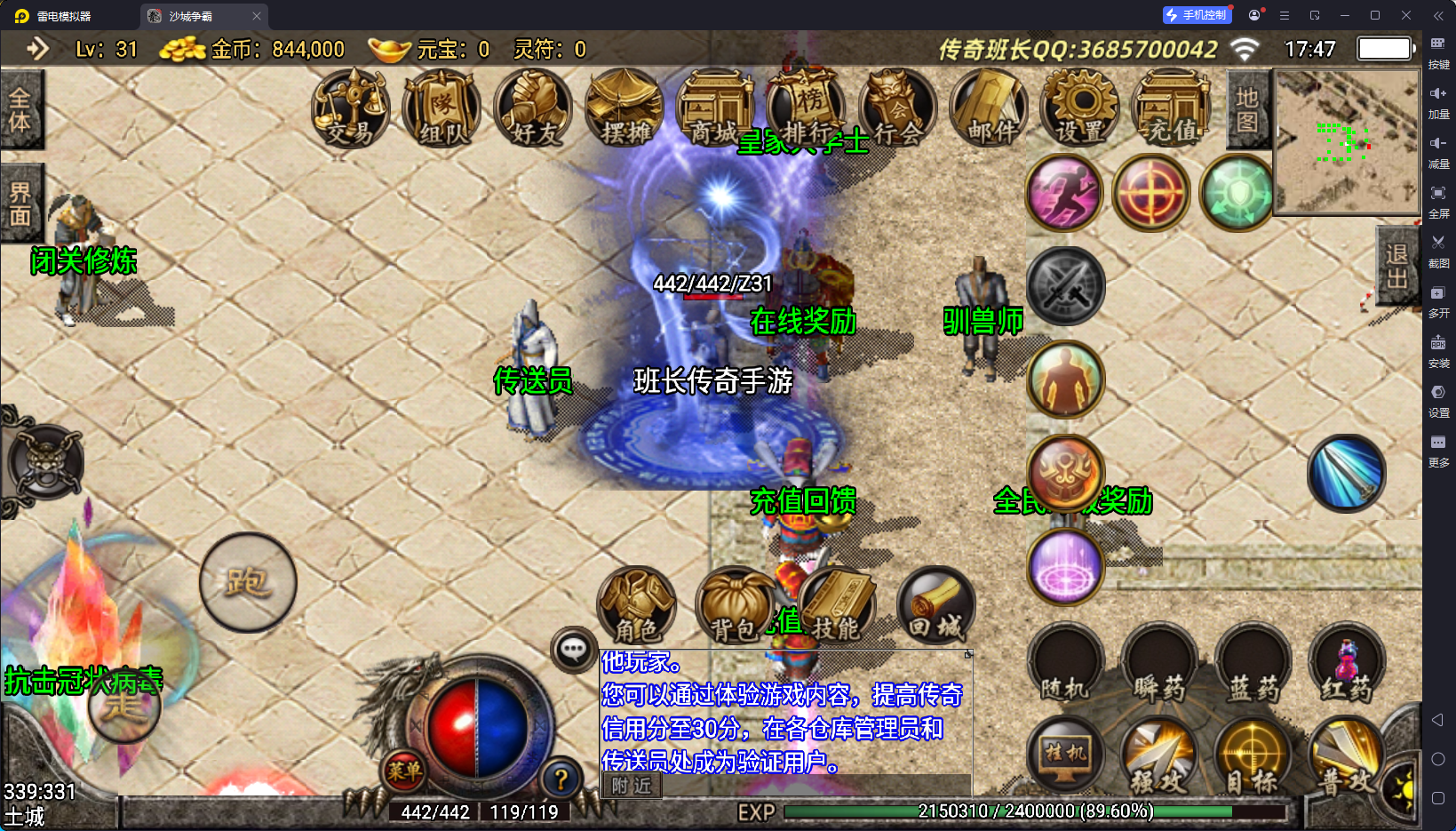Use the 红药 red potion slot
The width and height of the screenshot is (1456, 831).
pyautogui.click(x=1347, y=665)
